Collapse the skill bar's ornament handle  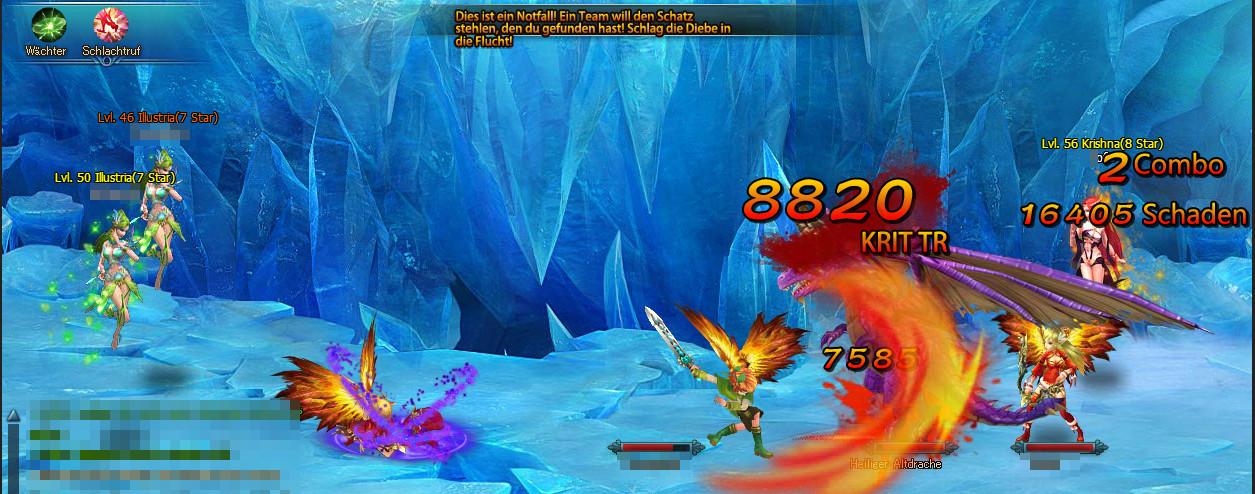click(x=108, y=62)
